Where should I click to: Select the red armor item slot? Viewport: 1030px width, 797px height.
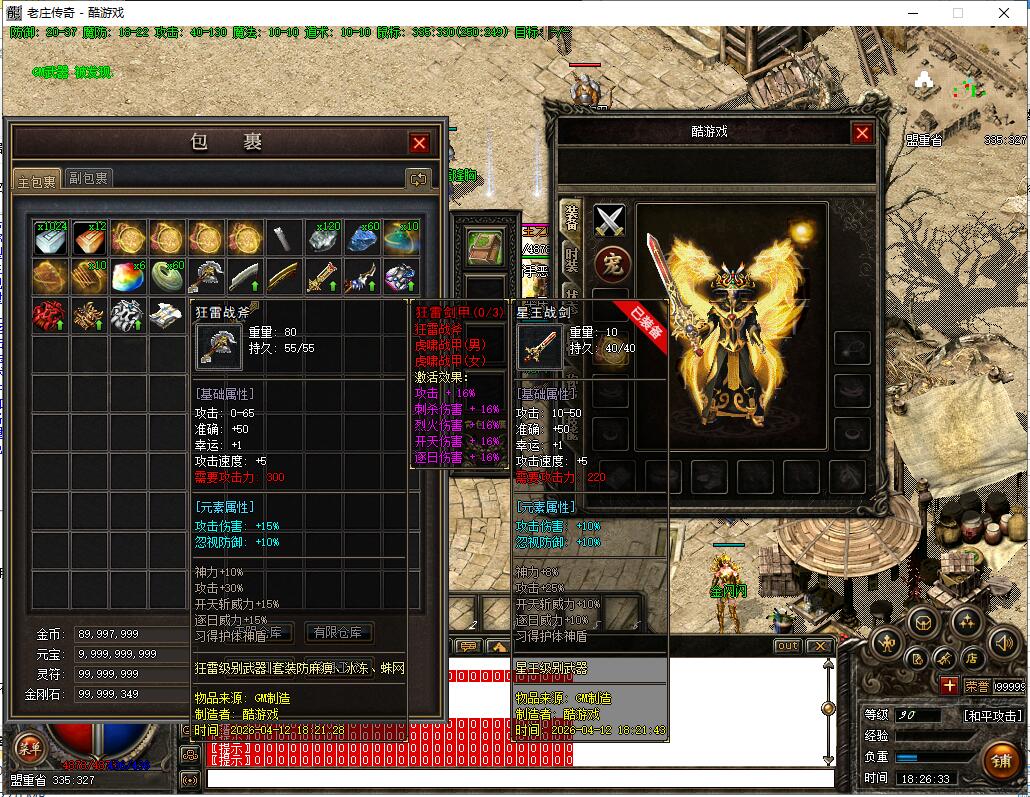pos(50,315)
